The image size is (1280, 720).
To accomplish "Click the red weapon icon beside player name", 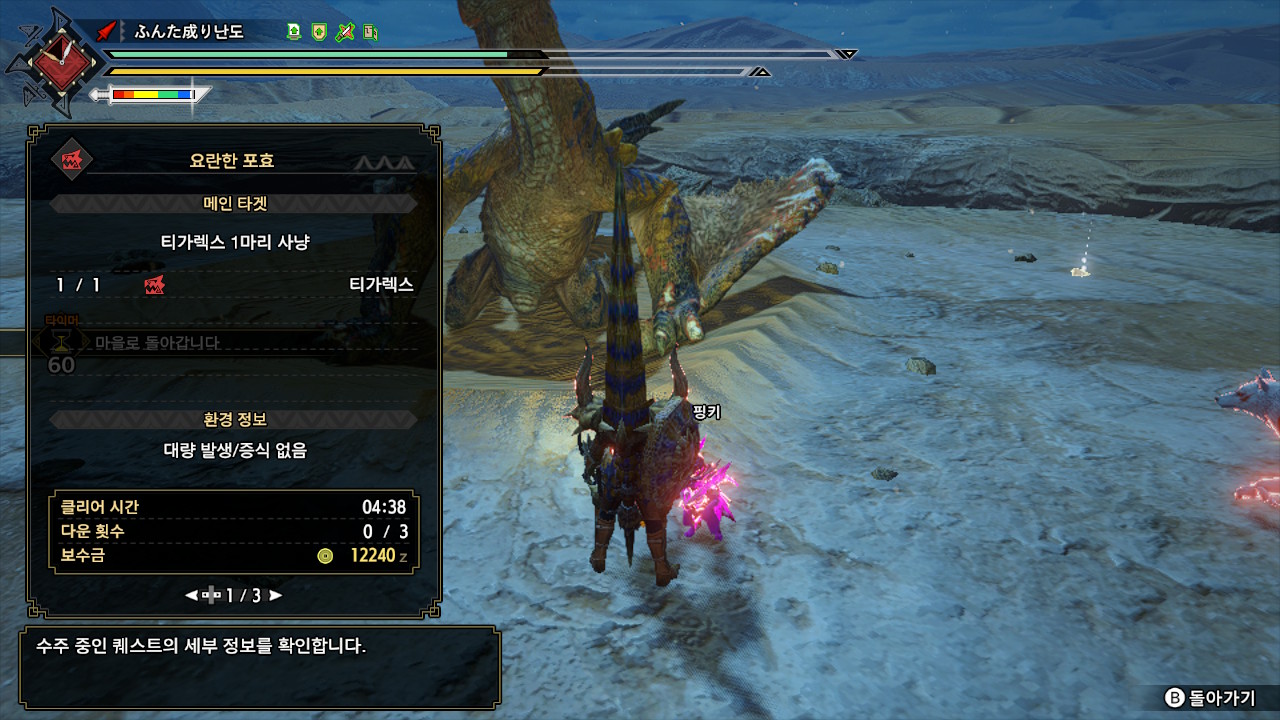I will 108,32.
